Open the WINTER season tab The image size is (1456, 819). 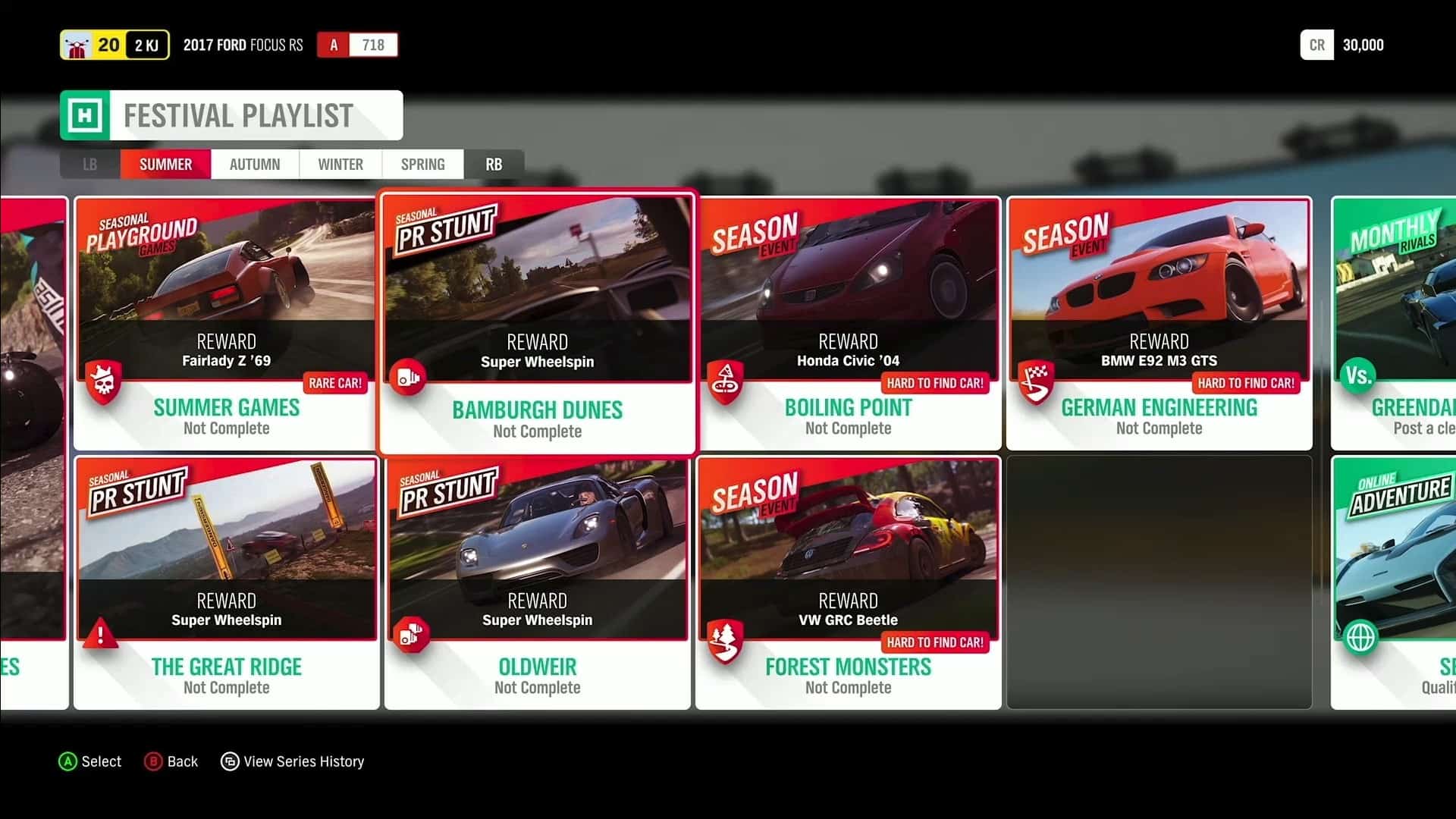point(340,164)
